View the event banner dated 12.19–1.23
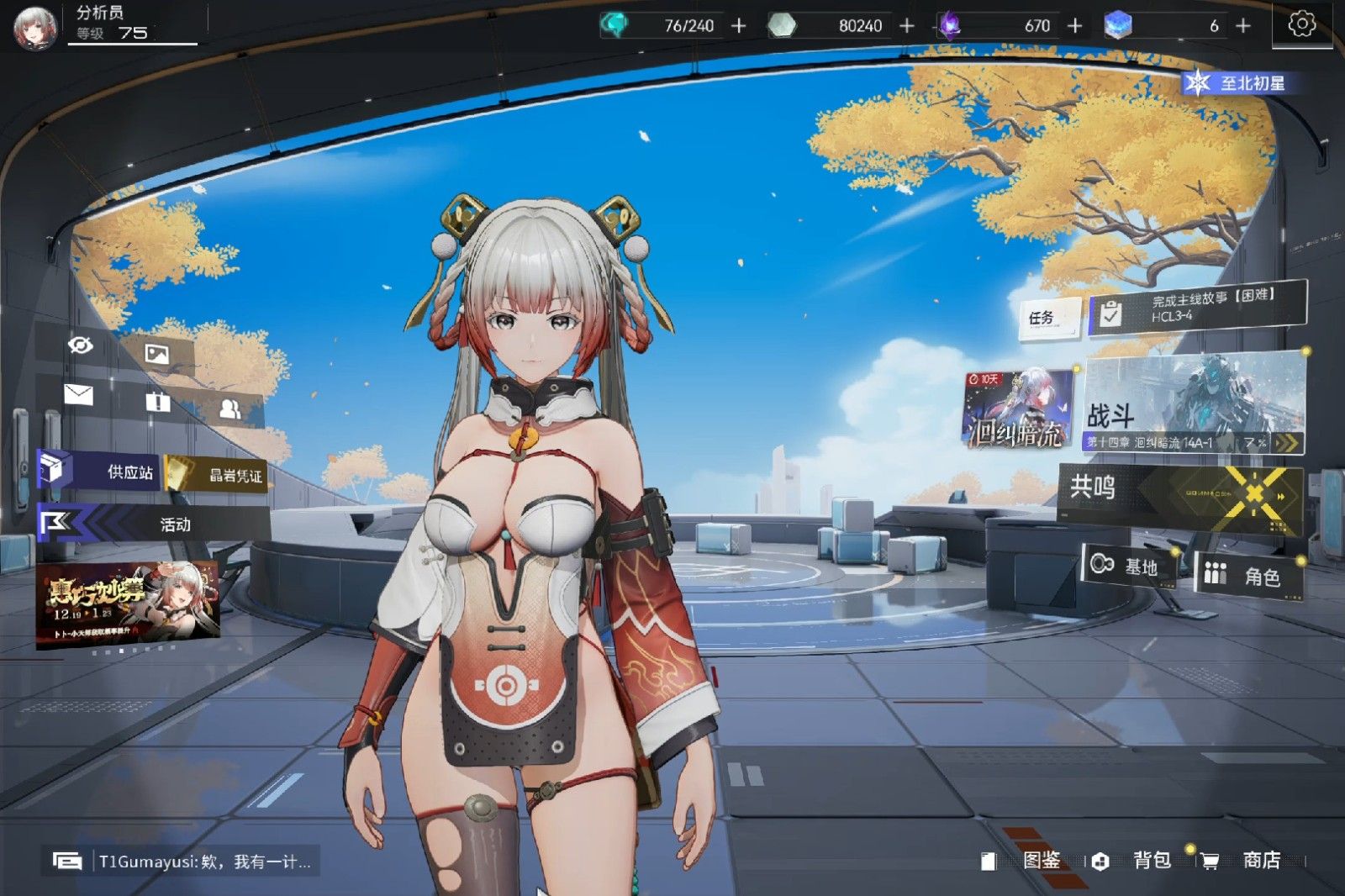 [x=128, y=605]
